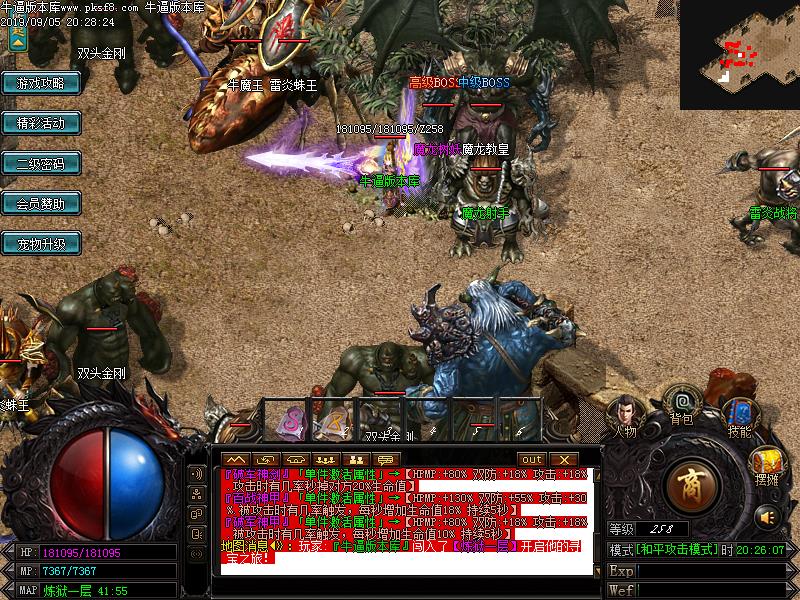Open the 摆摊 stall treasure chest
The image size is (800, 600).
tap(767, 463)
